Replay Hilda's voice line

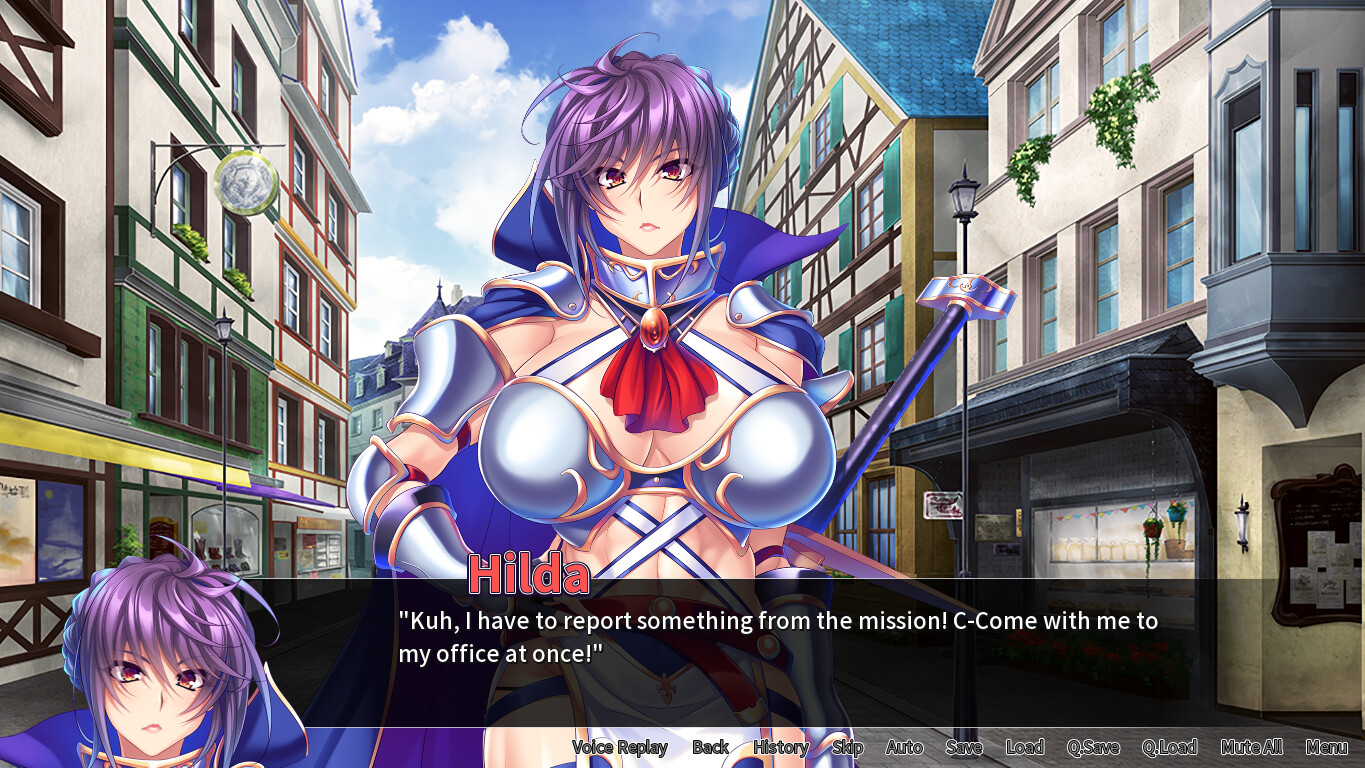[619, 747]
